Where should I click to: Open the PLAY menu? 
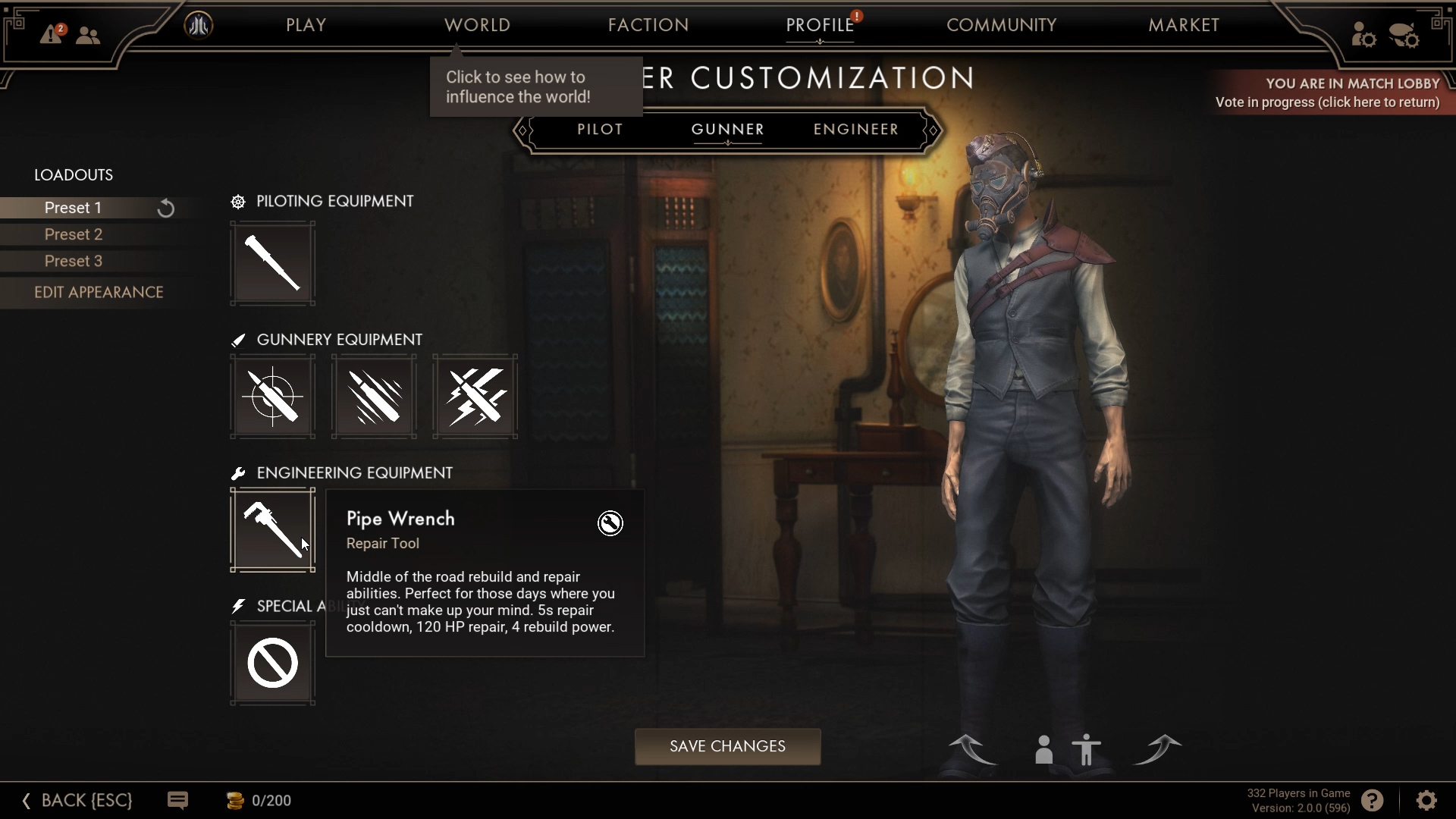pos(306,25)
